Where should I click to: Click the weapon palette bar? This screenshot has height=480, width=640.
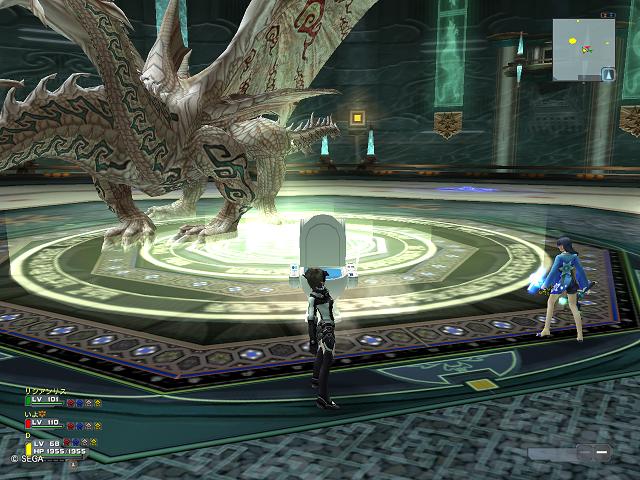tap(570, 453)
